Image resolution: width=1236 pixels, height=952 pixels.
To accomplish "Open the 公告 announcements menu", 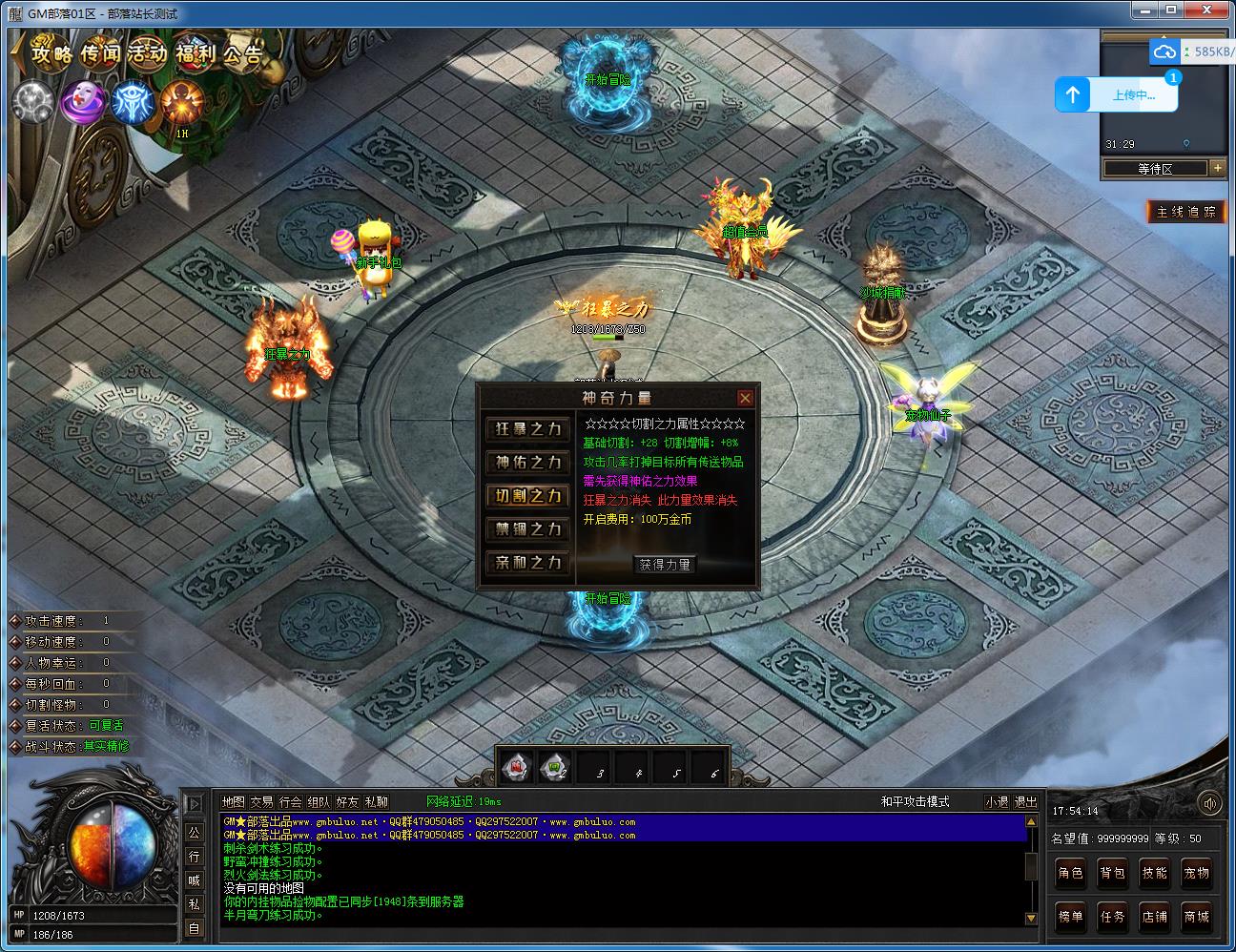I will [244, 52].
